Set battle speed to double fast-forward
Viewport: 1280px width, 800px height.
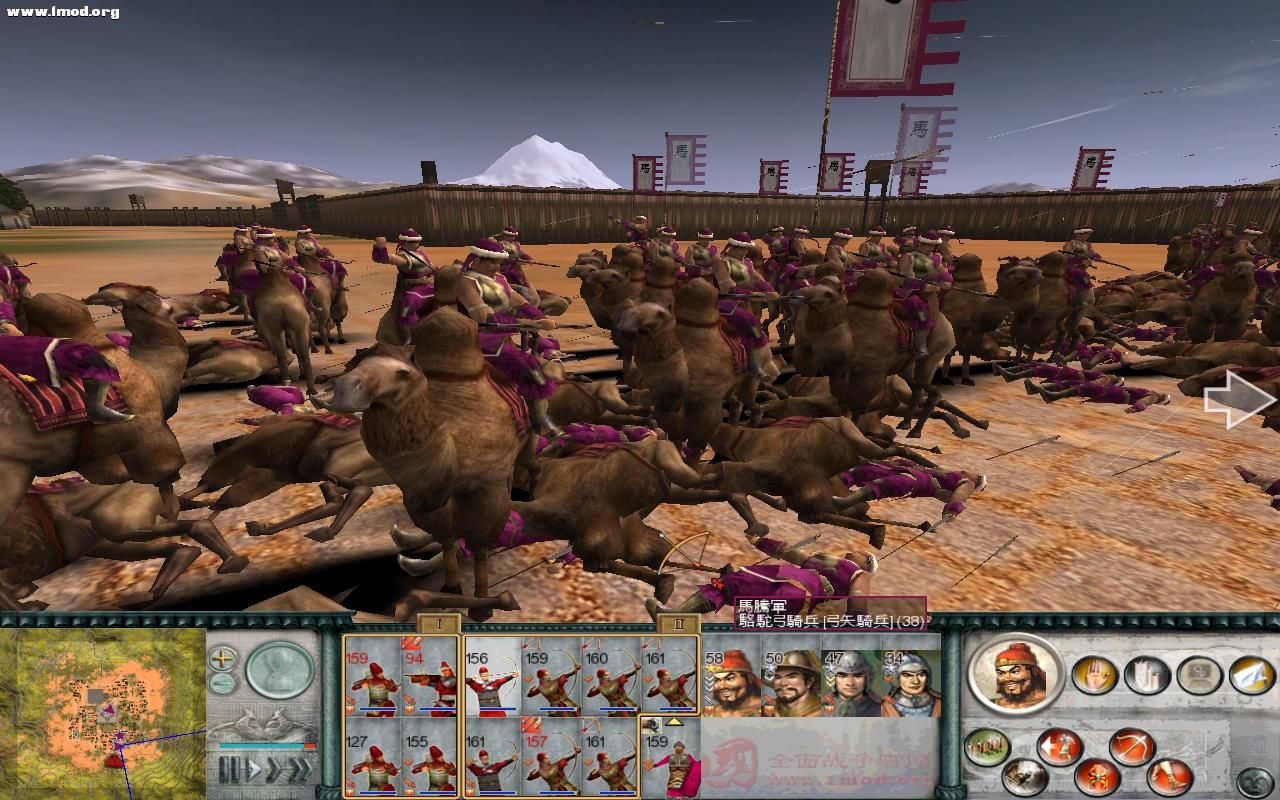click(272, 770)
